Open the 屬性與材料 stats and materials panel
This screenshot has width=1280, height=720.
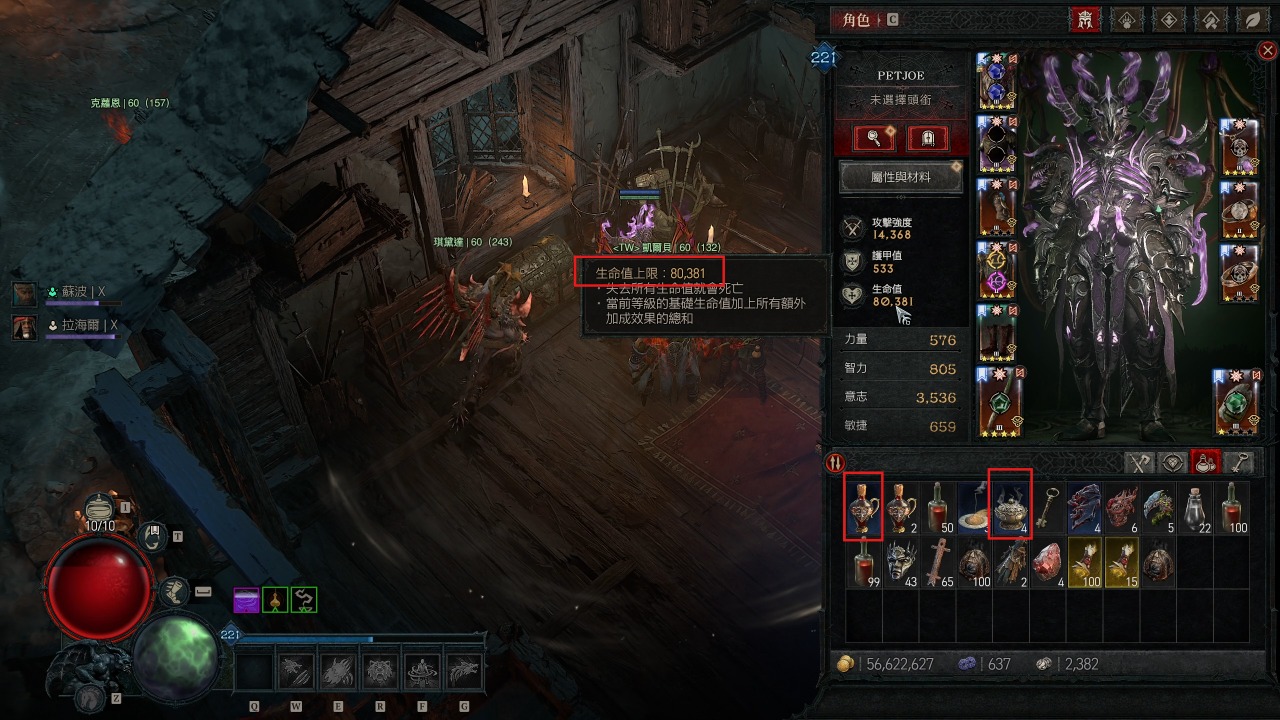coord(900,177)
